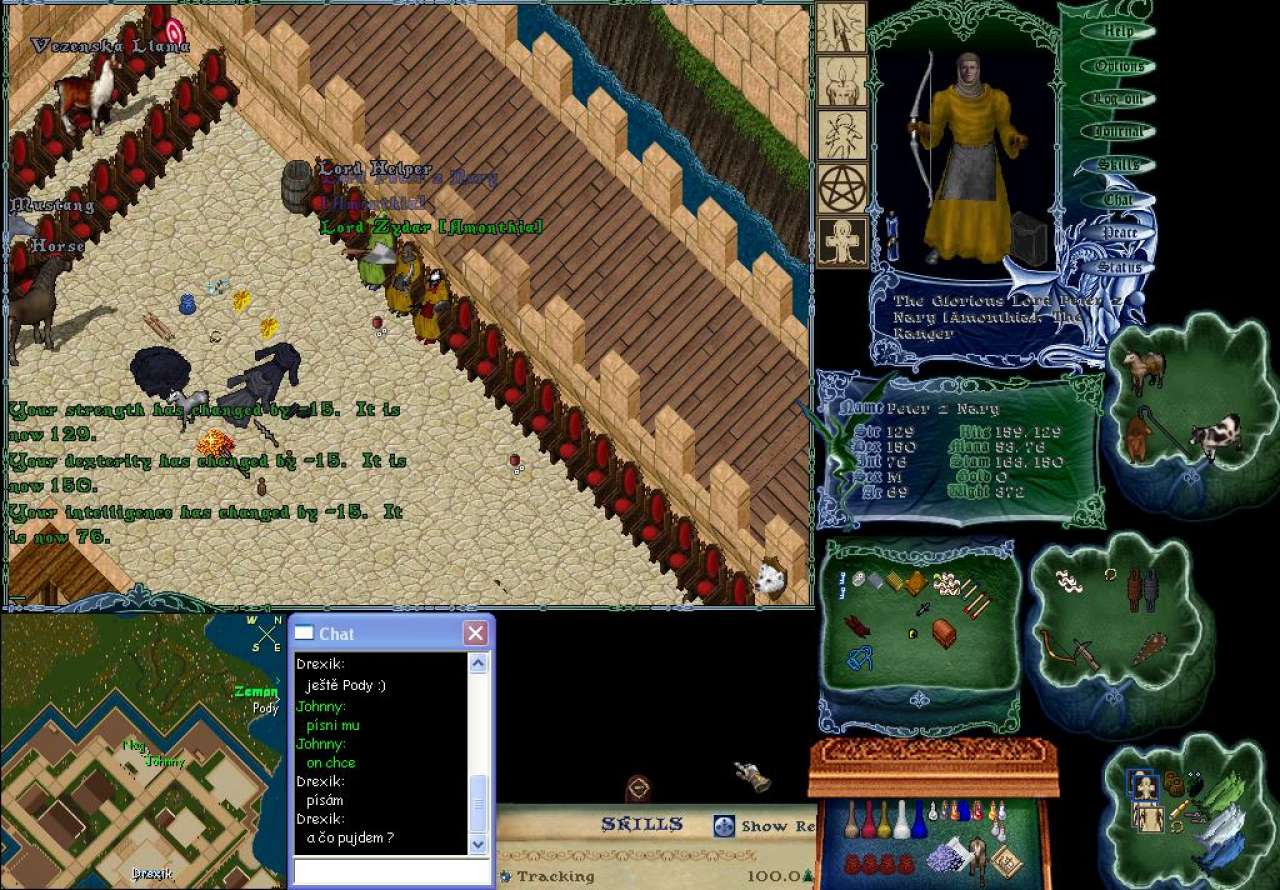Open Chat from the paperdoll

point(1118,200)
